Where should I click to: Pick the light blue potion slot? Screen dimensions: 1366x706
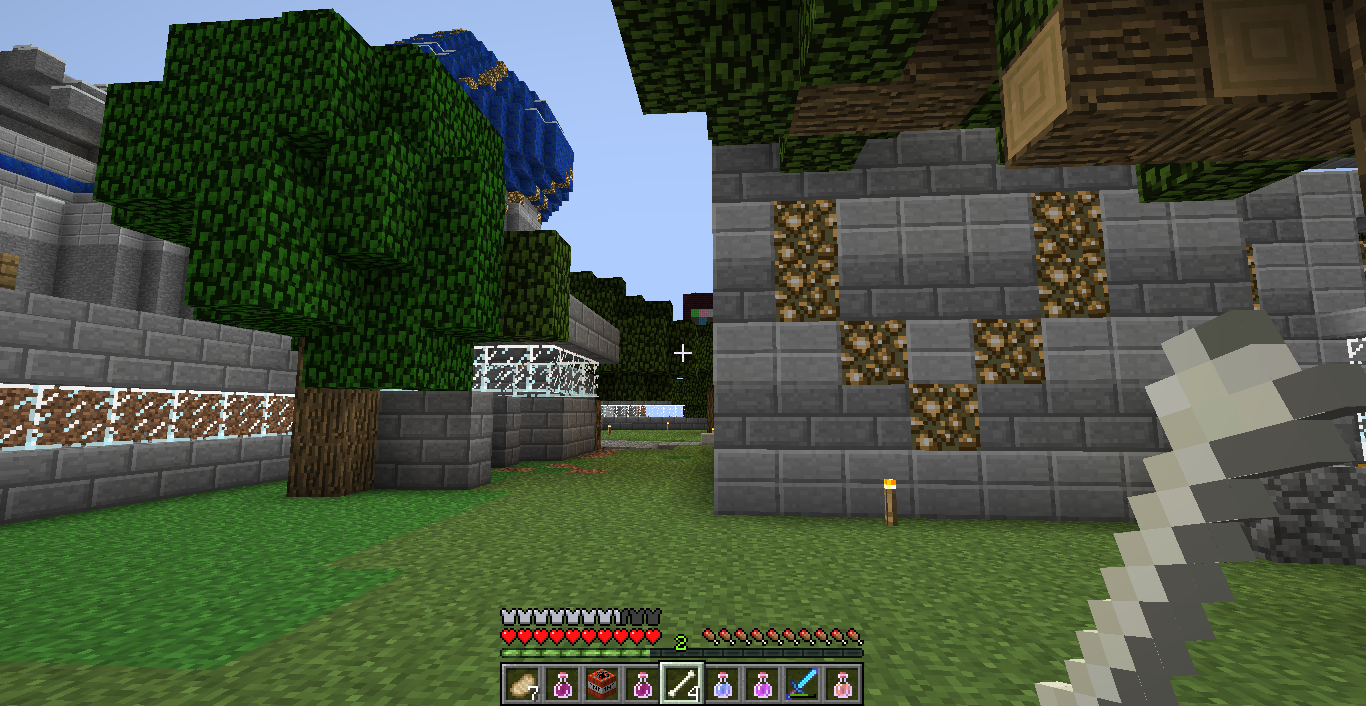click(x=722, y=684)
